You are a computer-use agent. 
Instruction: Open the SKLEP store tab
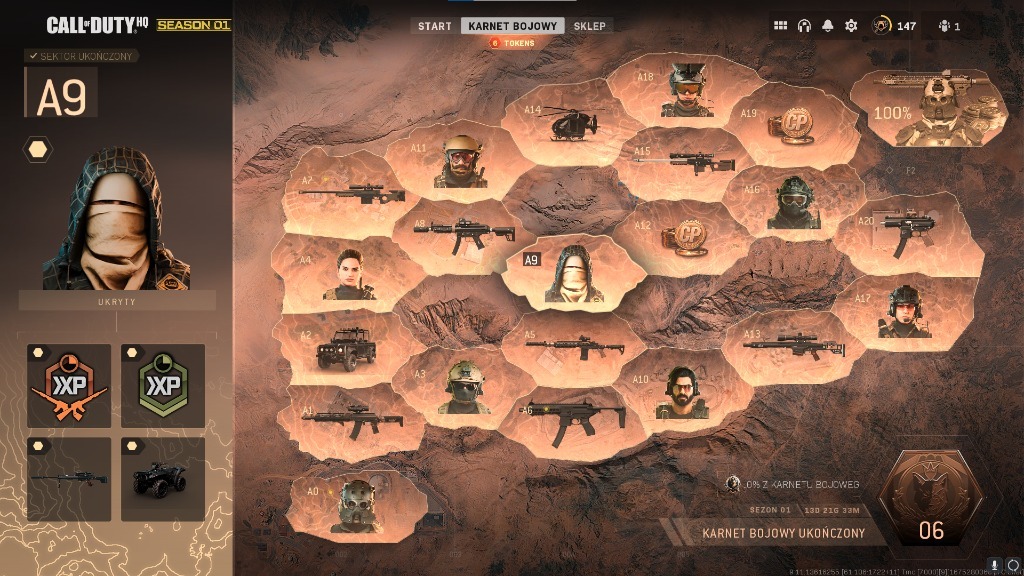[589, 26]
